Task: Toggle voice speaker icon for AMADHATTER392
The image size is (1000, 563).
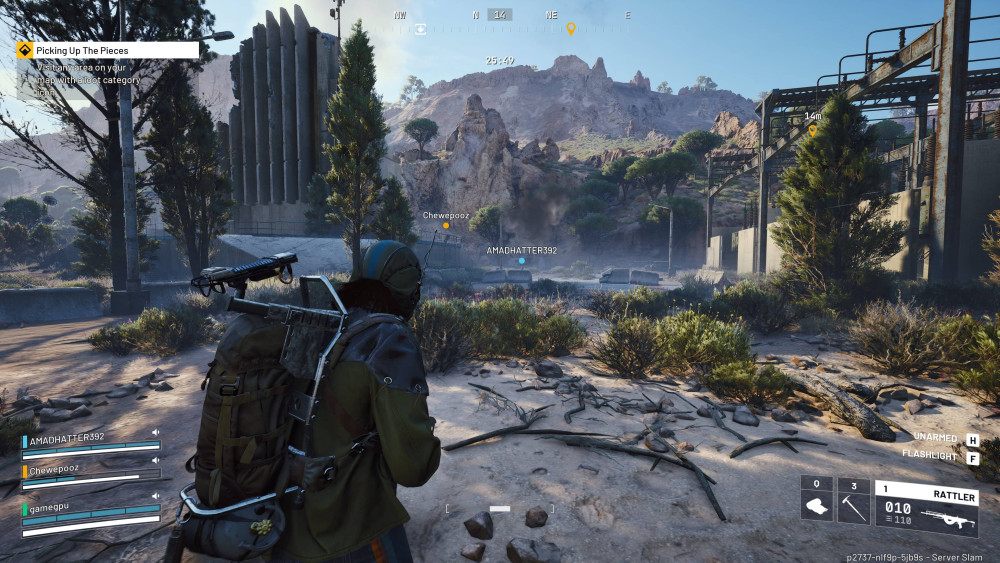Action: click(x=156, y=434)
